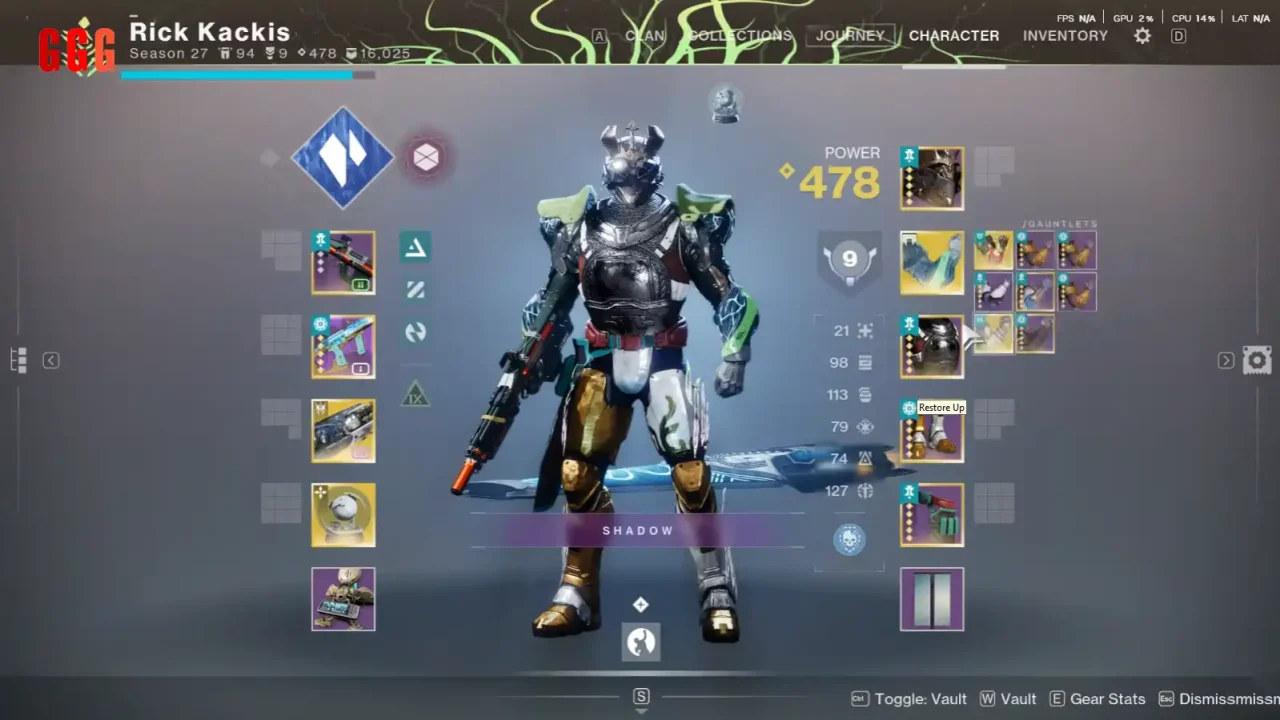Select the equipped helmet in armor column
1280x720 pixels.
[931, 178]
